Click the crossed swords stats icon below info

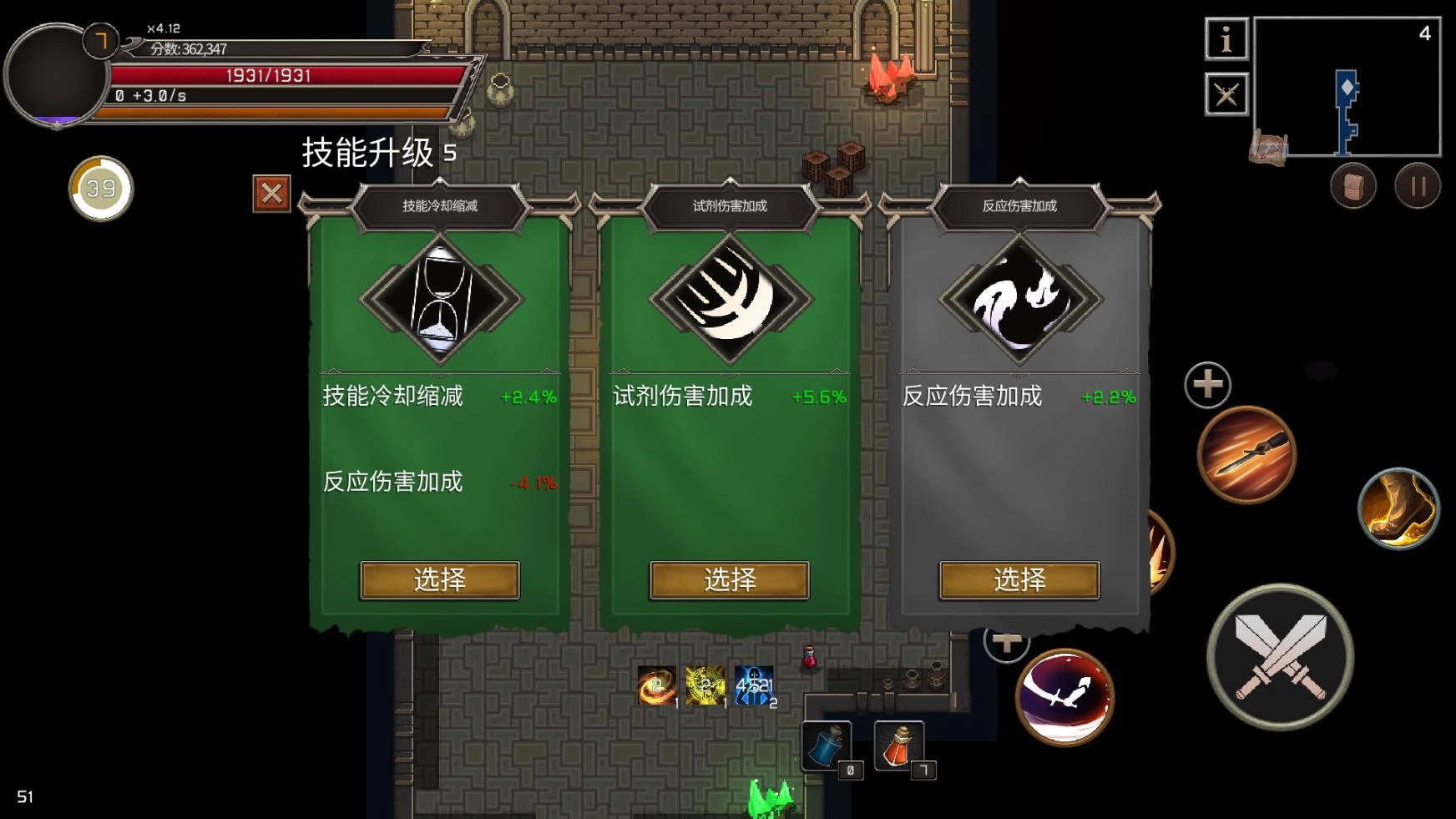[1226, 95]
